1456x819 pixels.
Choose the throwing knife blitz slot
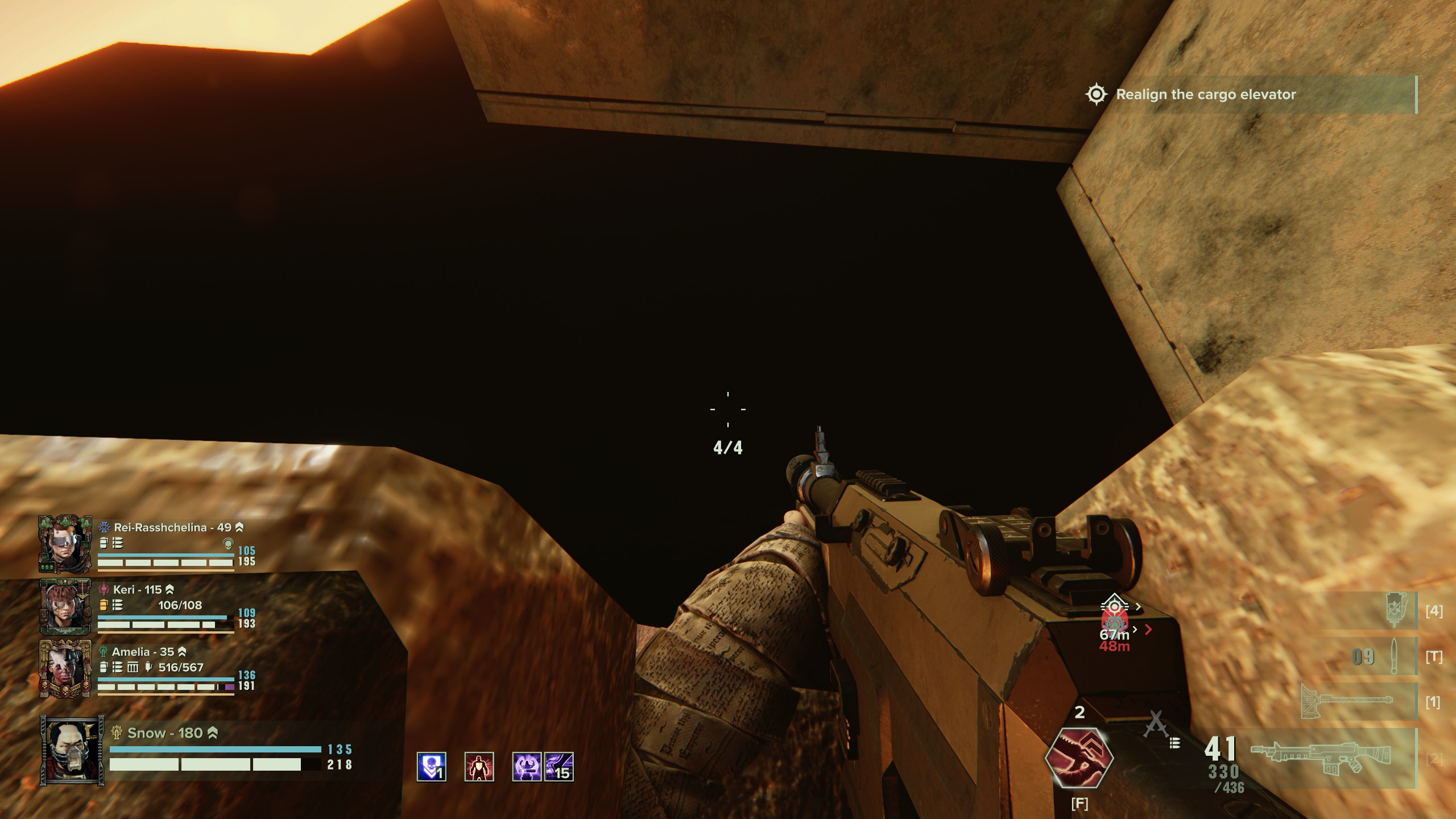(1393, 657)
